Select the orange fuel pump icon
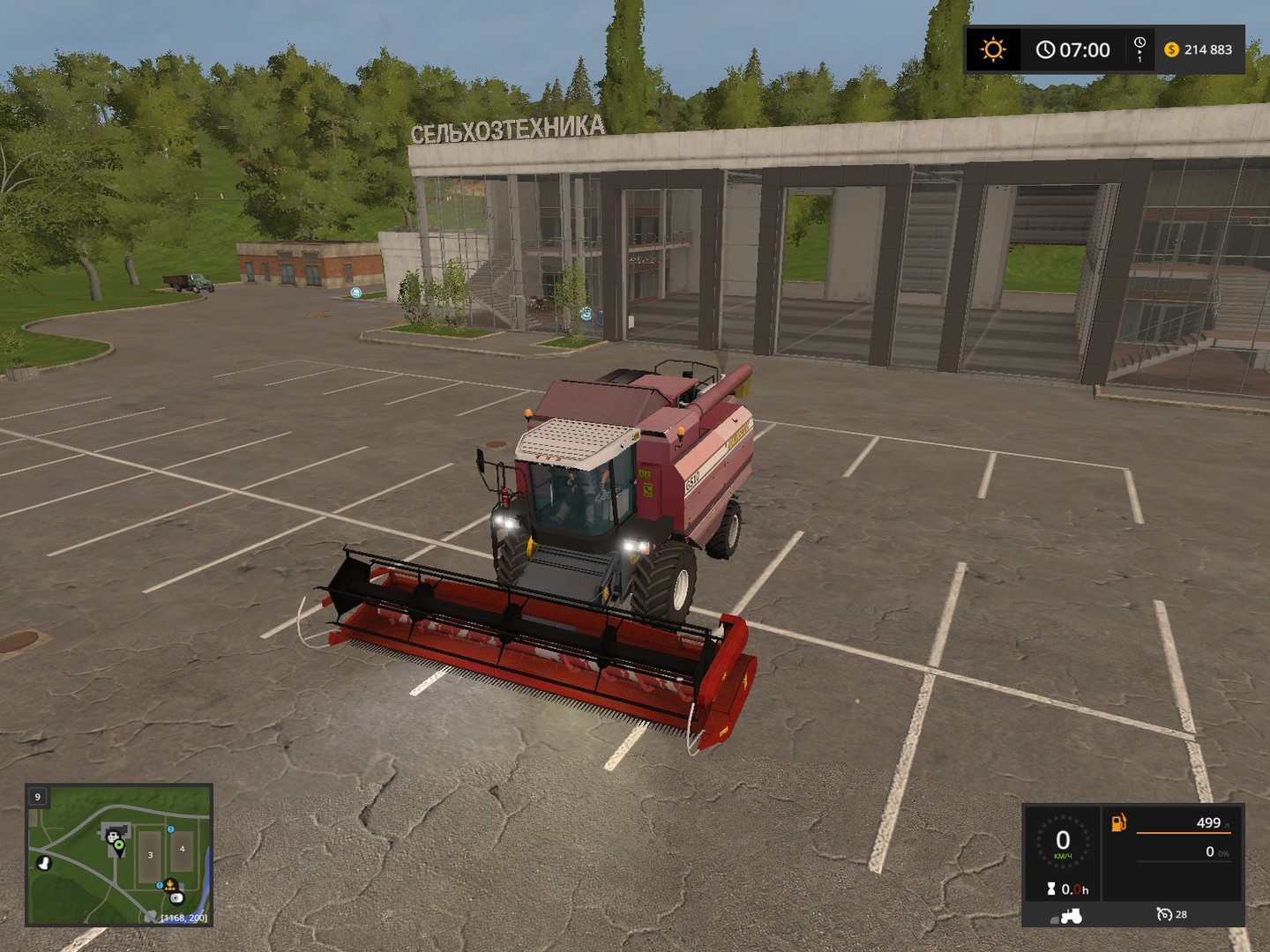This screenshot has height=952, width=1270. coord(1118,823)
